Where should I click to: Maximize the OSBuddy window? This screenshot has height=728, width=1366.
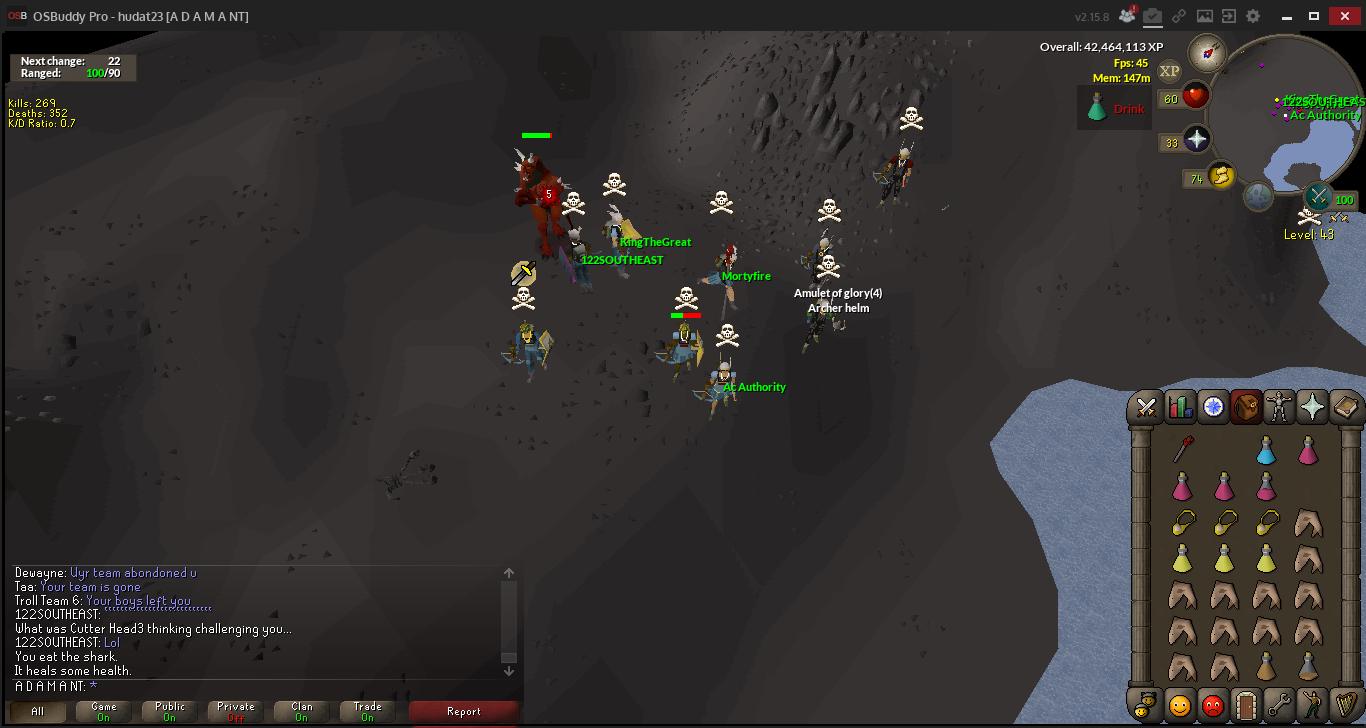[x=1314, y=15]
